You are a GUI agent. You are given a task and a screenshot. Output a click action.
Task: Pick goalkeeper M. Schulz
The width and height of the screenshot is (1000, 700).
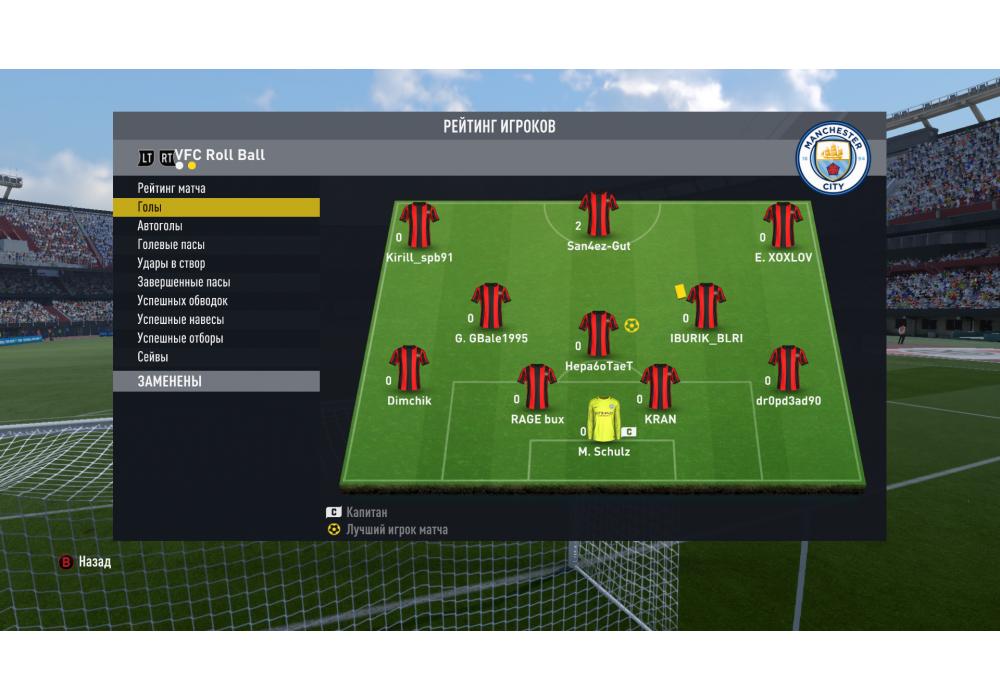(x=603, y=420)
